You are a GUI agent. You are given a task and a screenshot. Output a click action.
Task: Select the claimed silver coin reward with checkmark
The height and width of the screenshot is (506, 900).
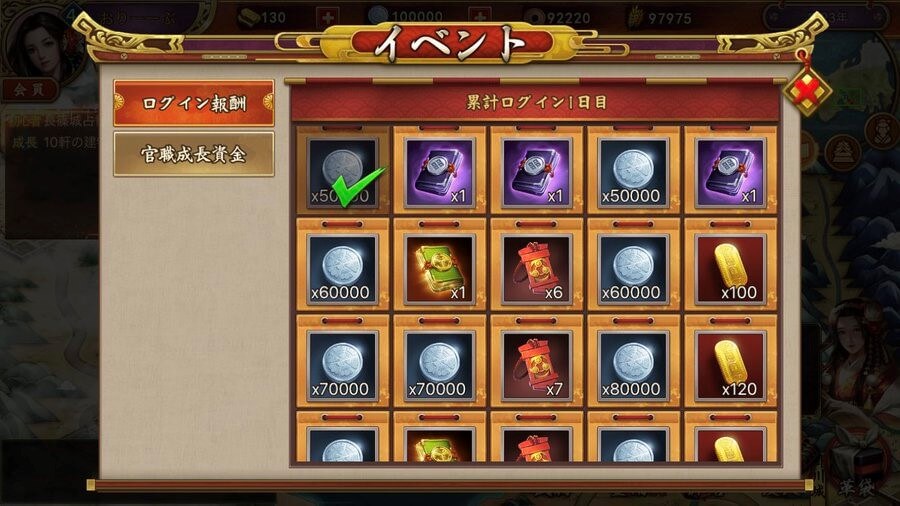pos(343,169)
